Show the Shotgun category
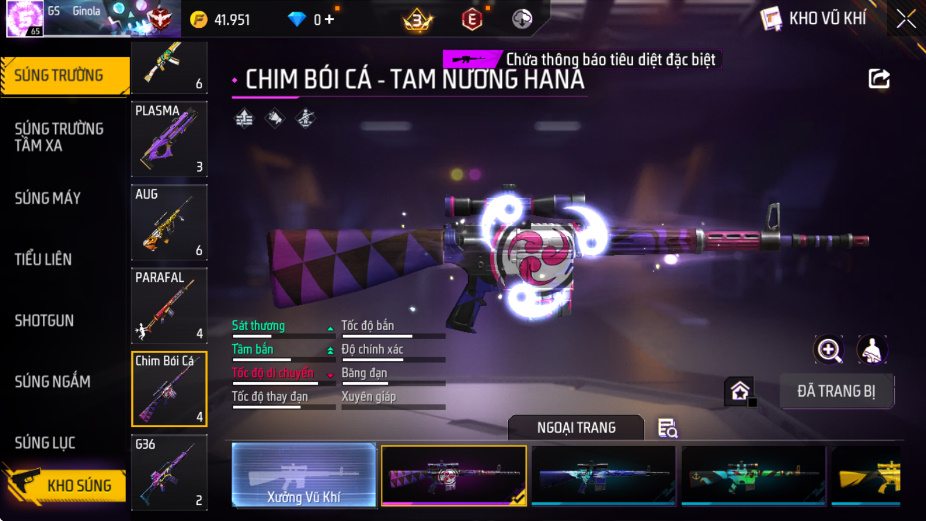The width and height of the screenshot is (926, 521). (x=45, y=321)
